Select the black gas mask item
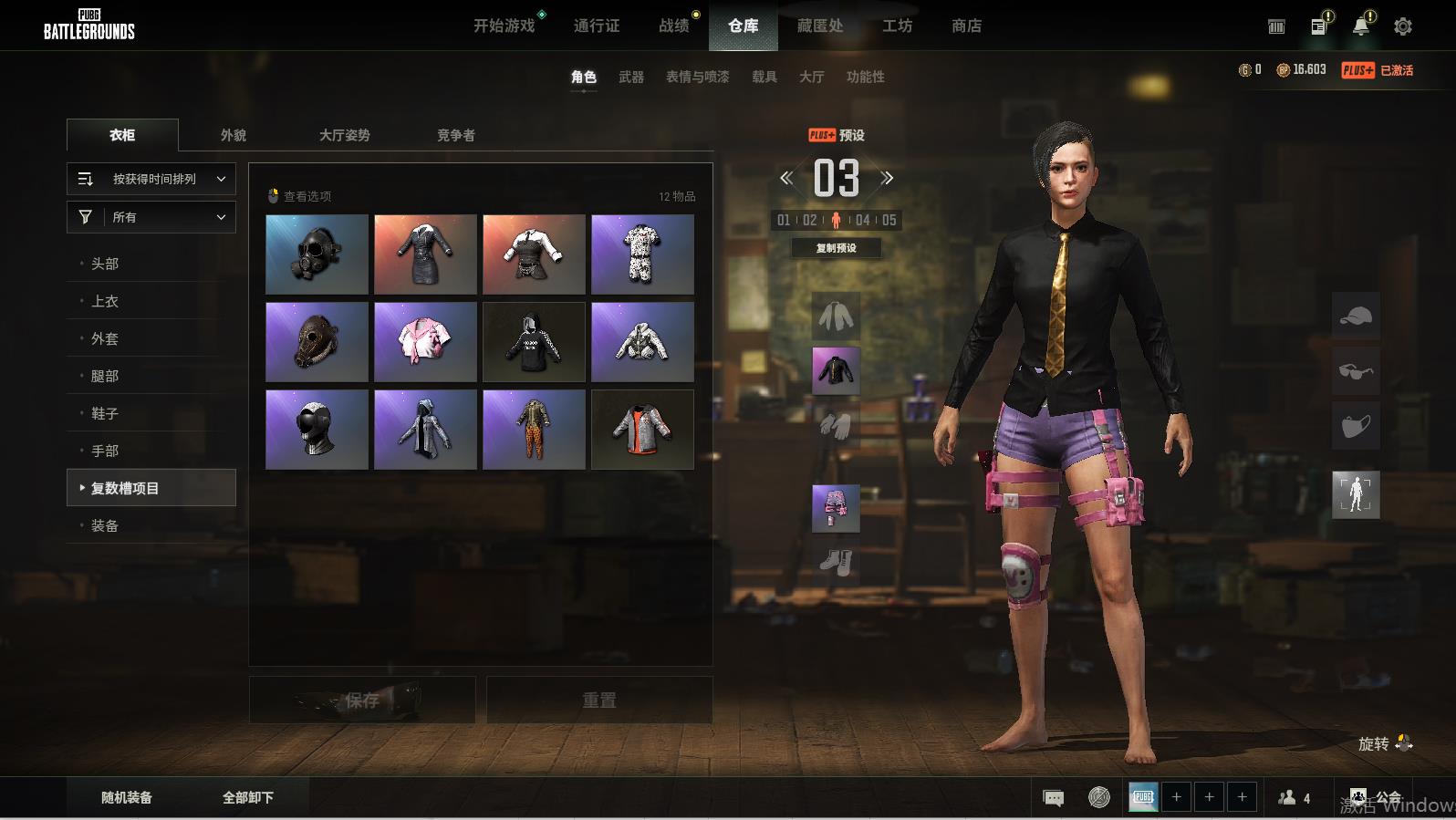 [x=317, y=254]
